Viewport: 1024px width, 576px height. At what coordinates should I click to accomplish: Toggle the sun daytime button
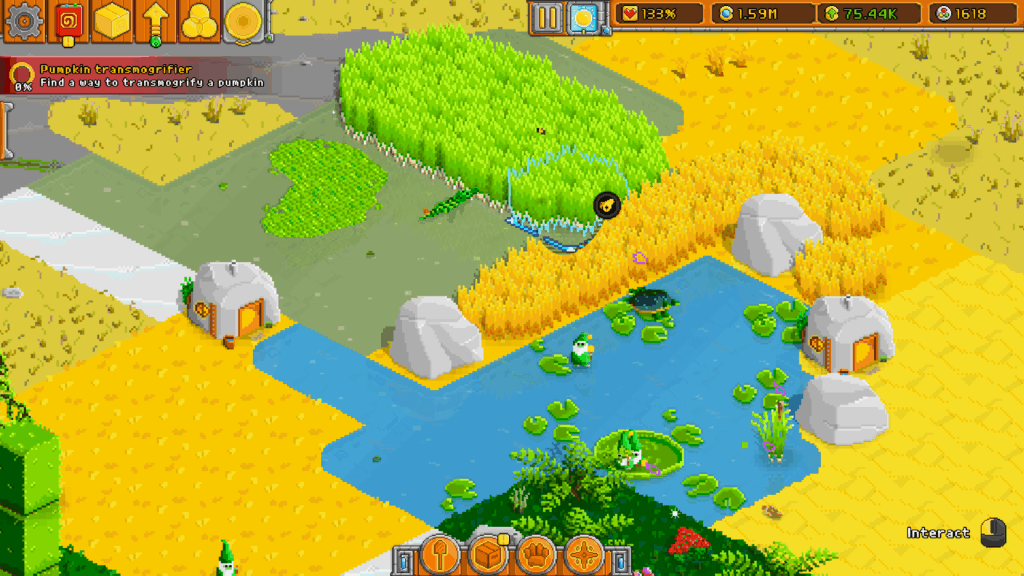pos(582,16)
